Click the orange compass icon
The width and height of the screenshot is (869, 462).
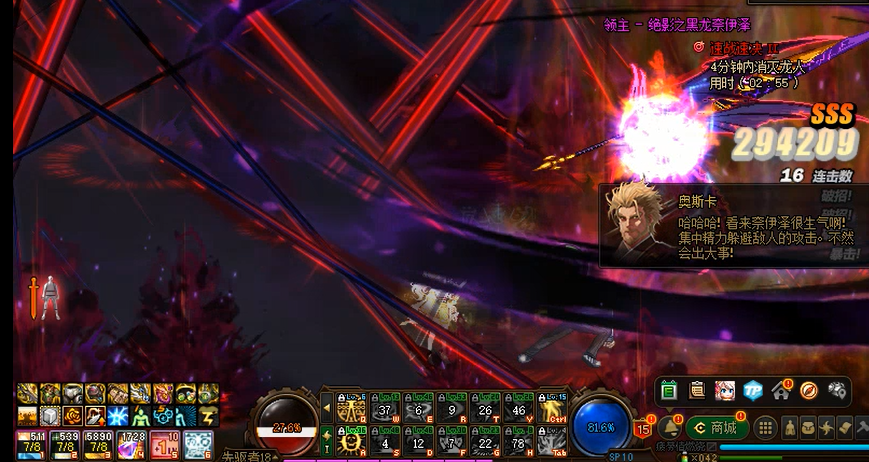pos(809,390)
